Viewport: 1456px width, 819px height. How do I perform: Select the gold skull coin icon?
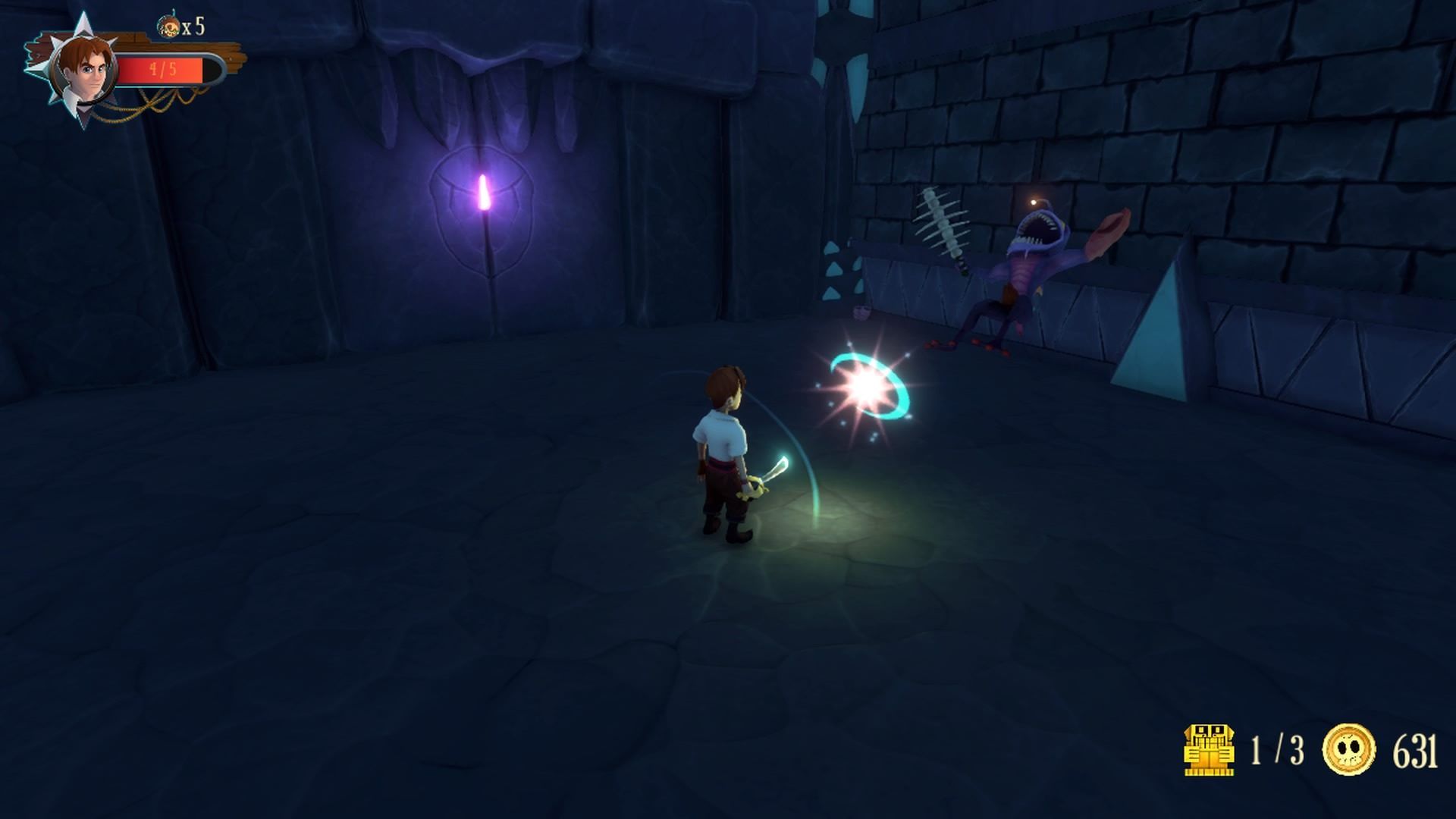point(1349,750)
